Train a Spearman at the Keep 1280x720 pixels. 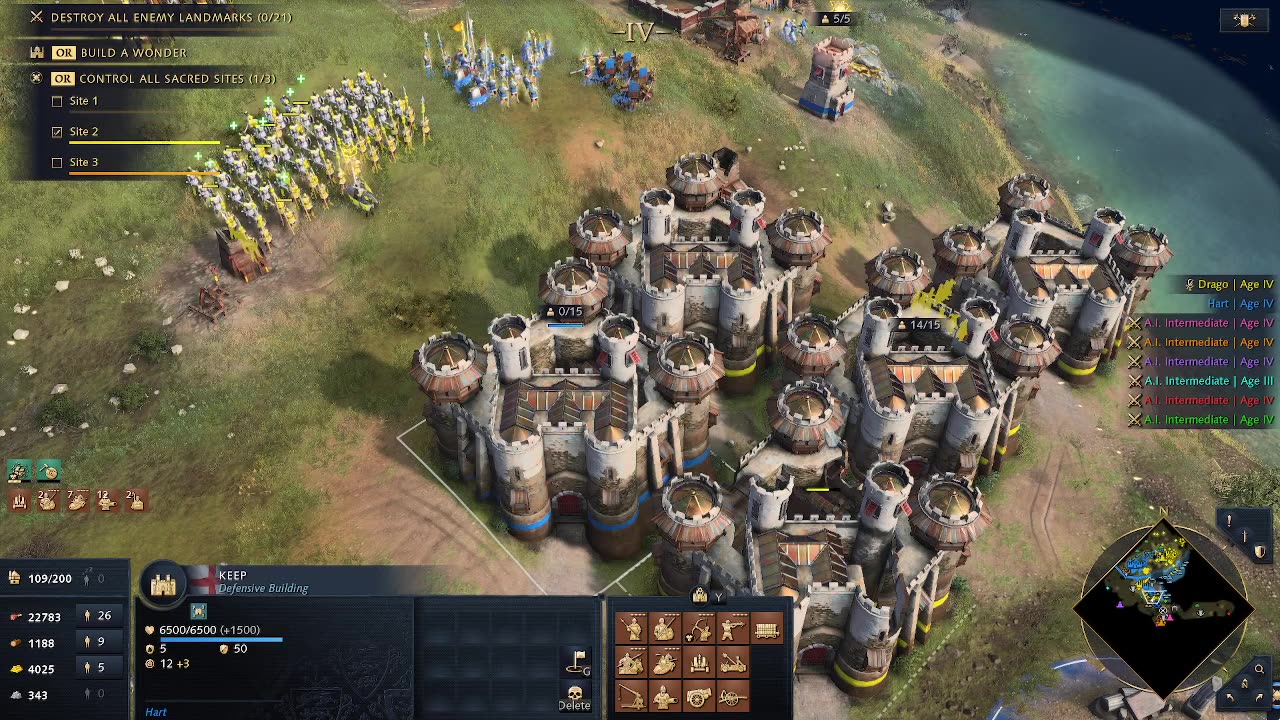click(x=631, y=628)
